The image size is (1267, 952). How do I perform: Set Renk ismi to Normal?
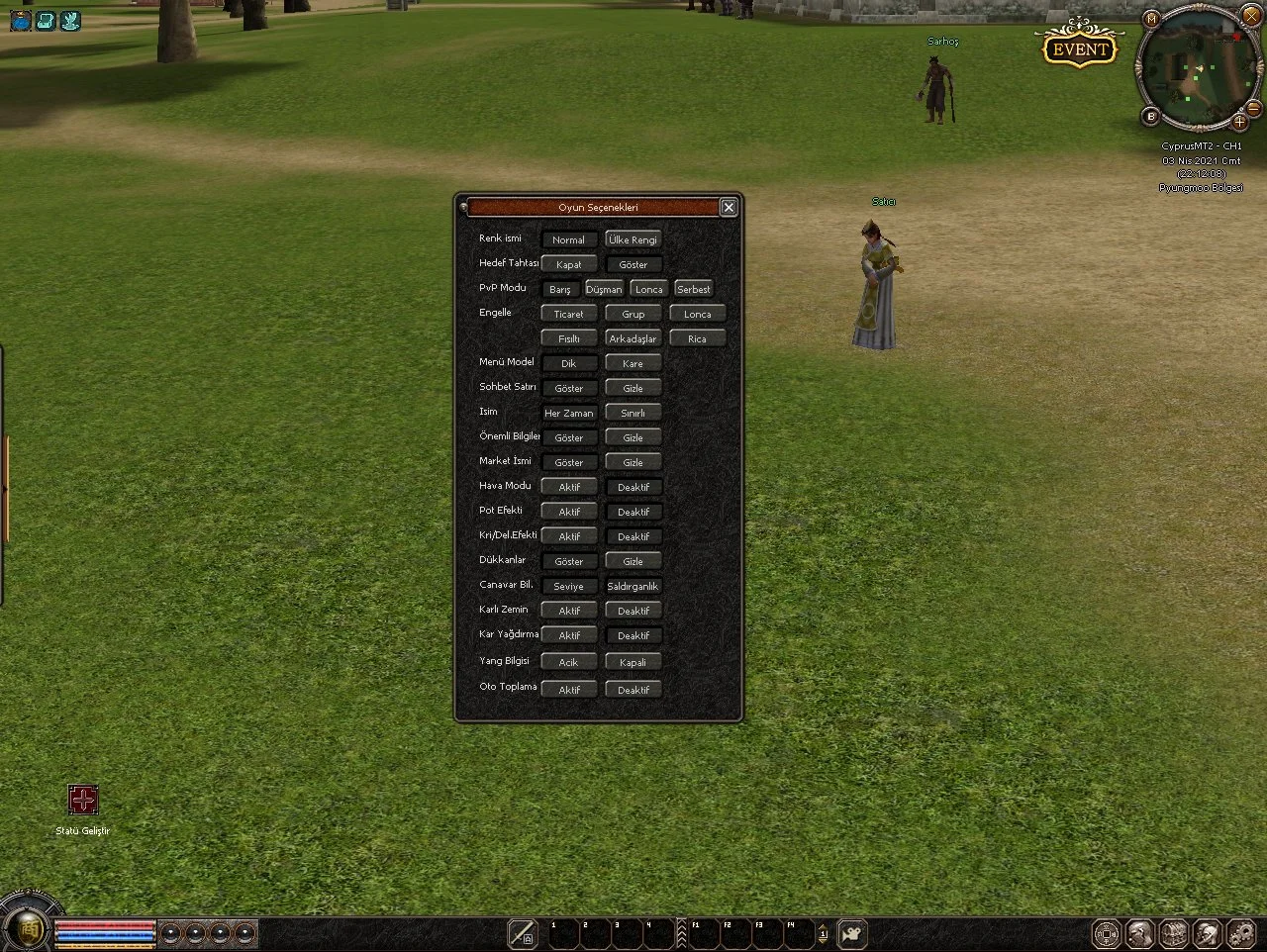[x=569, y=239]
